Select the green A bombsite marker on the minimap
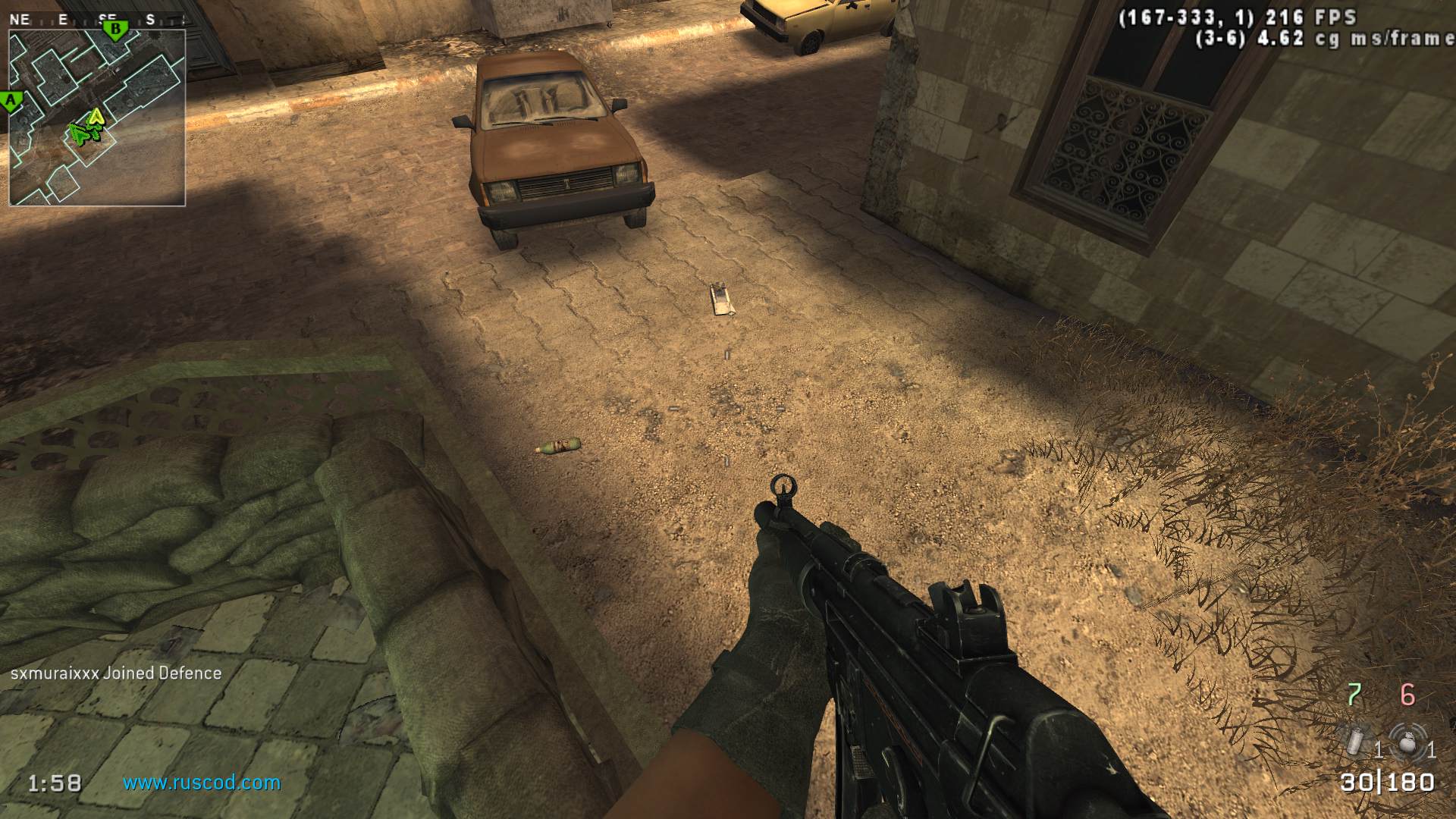The height and width of the screenshot is (819, 1456). click(x=11, y=100)
